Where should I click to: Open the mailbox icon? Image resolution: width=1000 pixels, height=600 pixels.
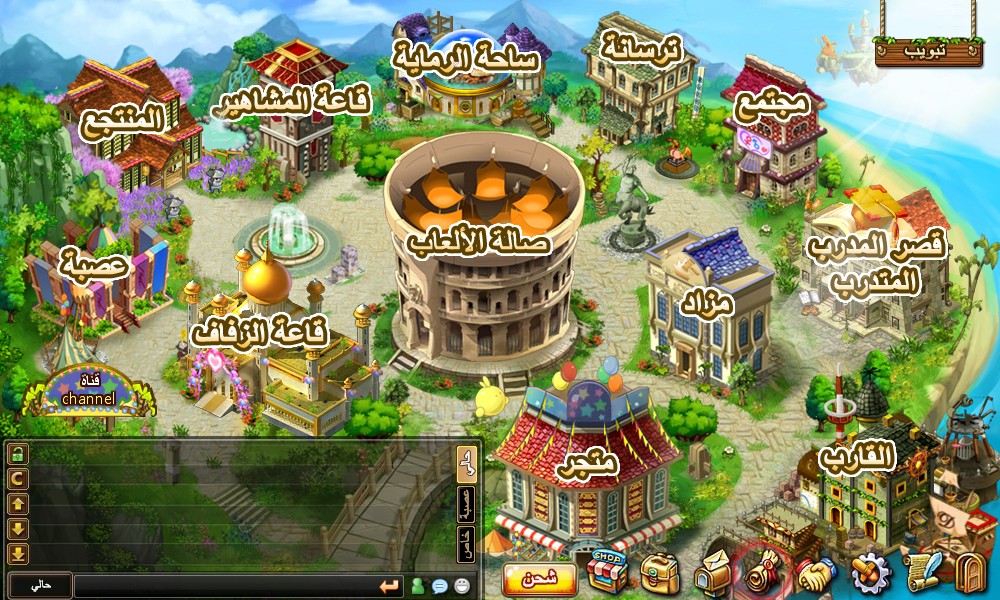[x=714, y=574]
